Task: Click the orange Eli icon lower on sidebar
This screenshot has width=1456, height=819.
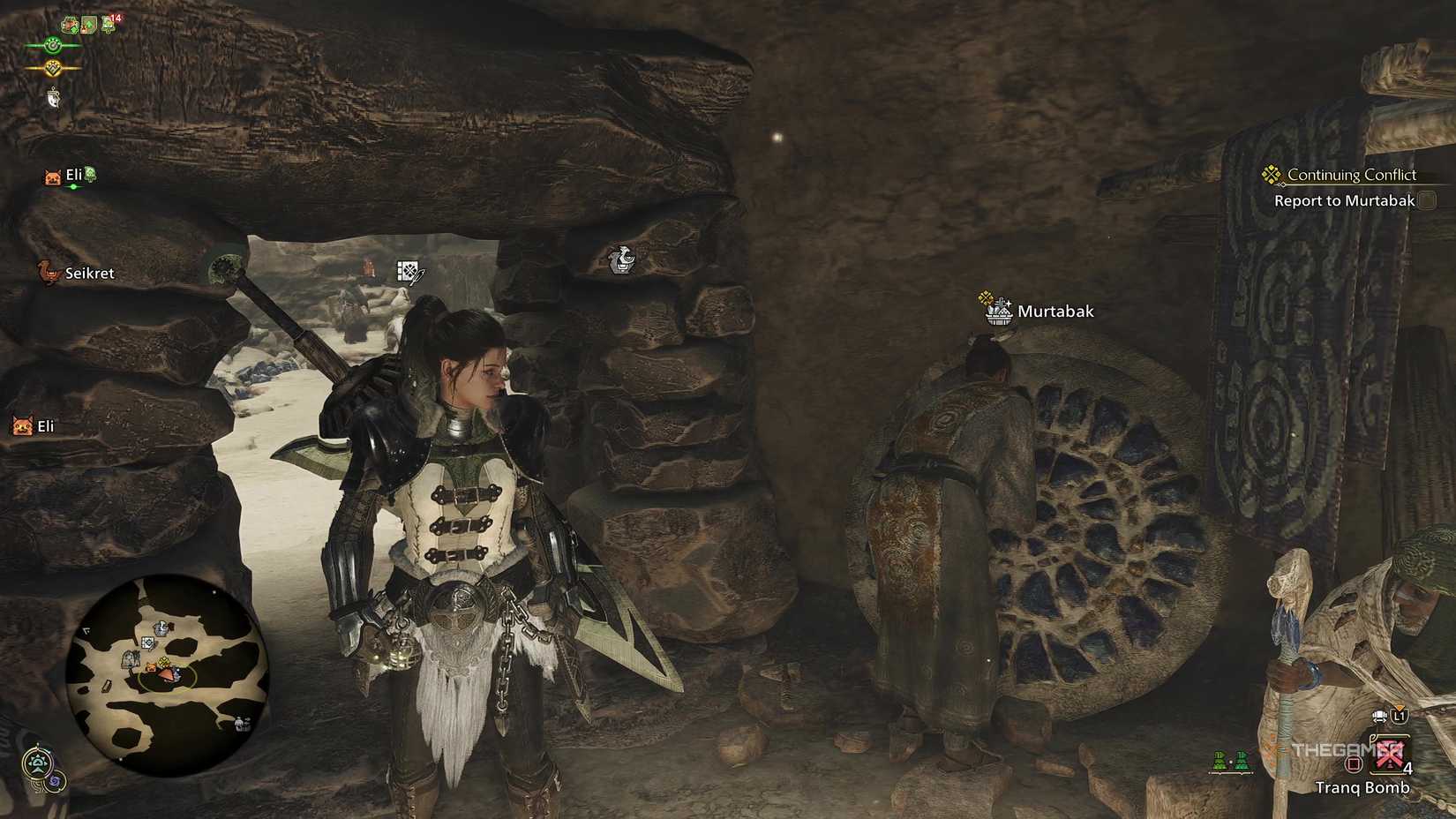Action: (x=21, y=426)
